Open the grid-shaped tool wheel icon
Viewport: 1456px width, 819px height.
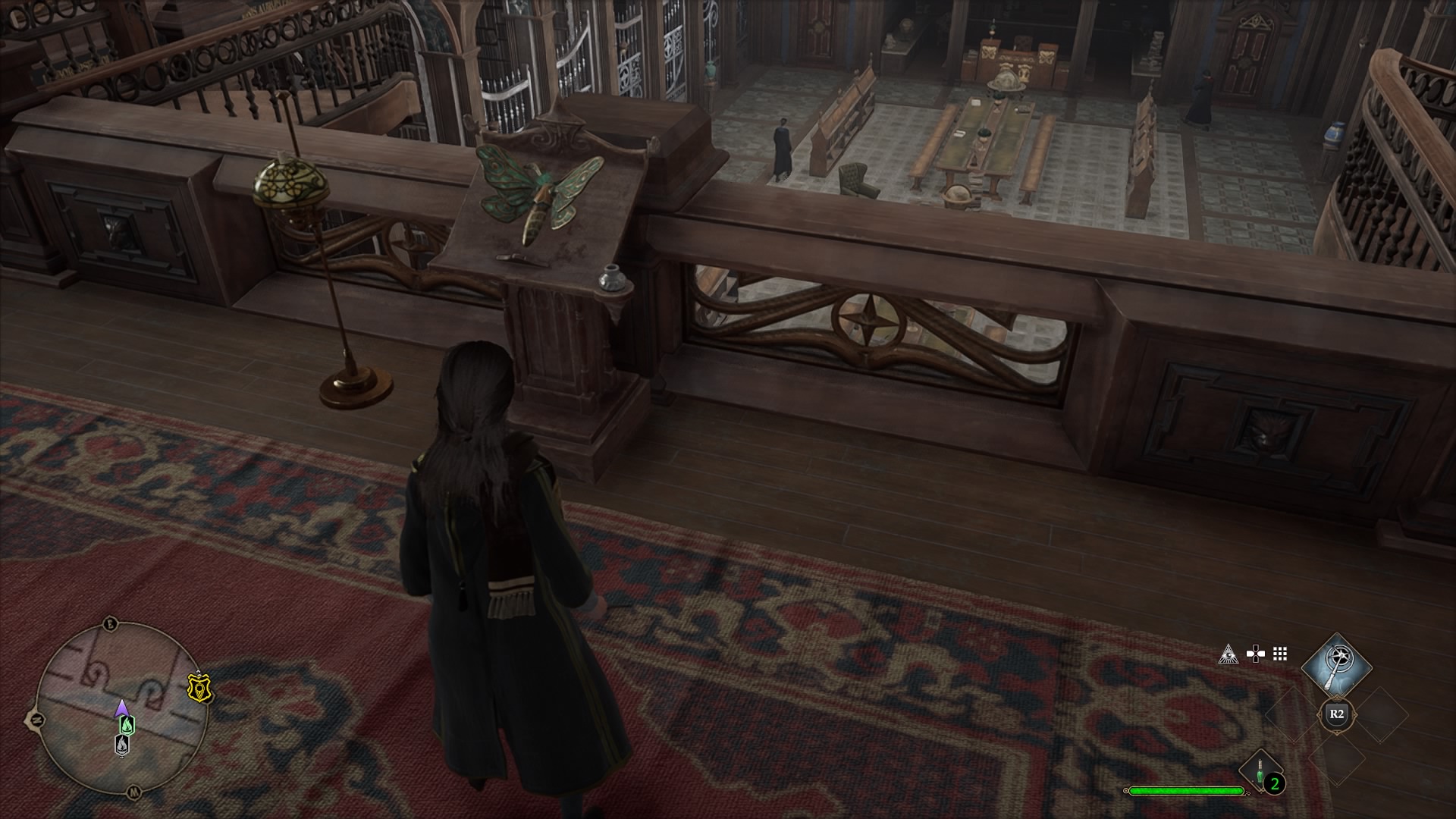click(1280, 654)
